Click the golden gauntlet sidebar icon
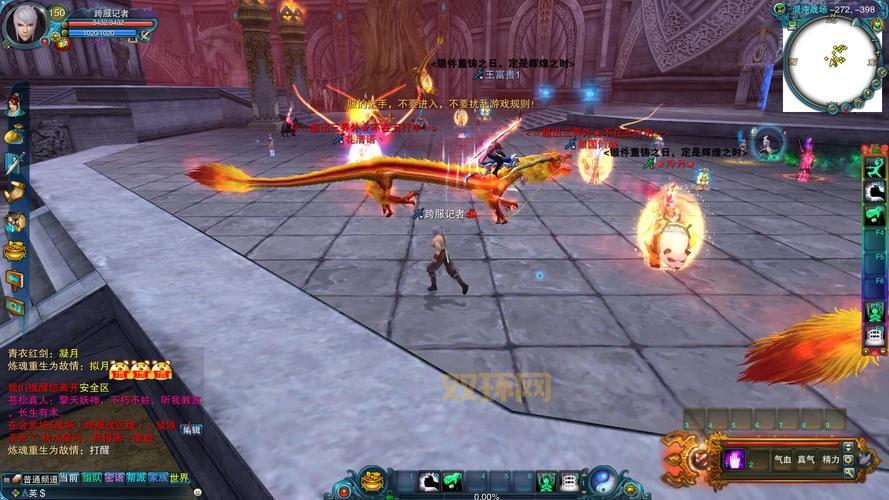The image size is (889, 500). 15,192
